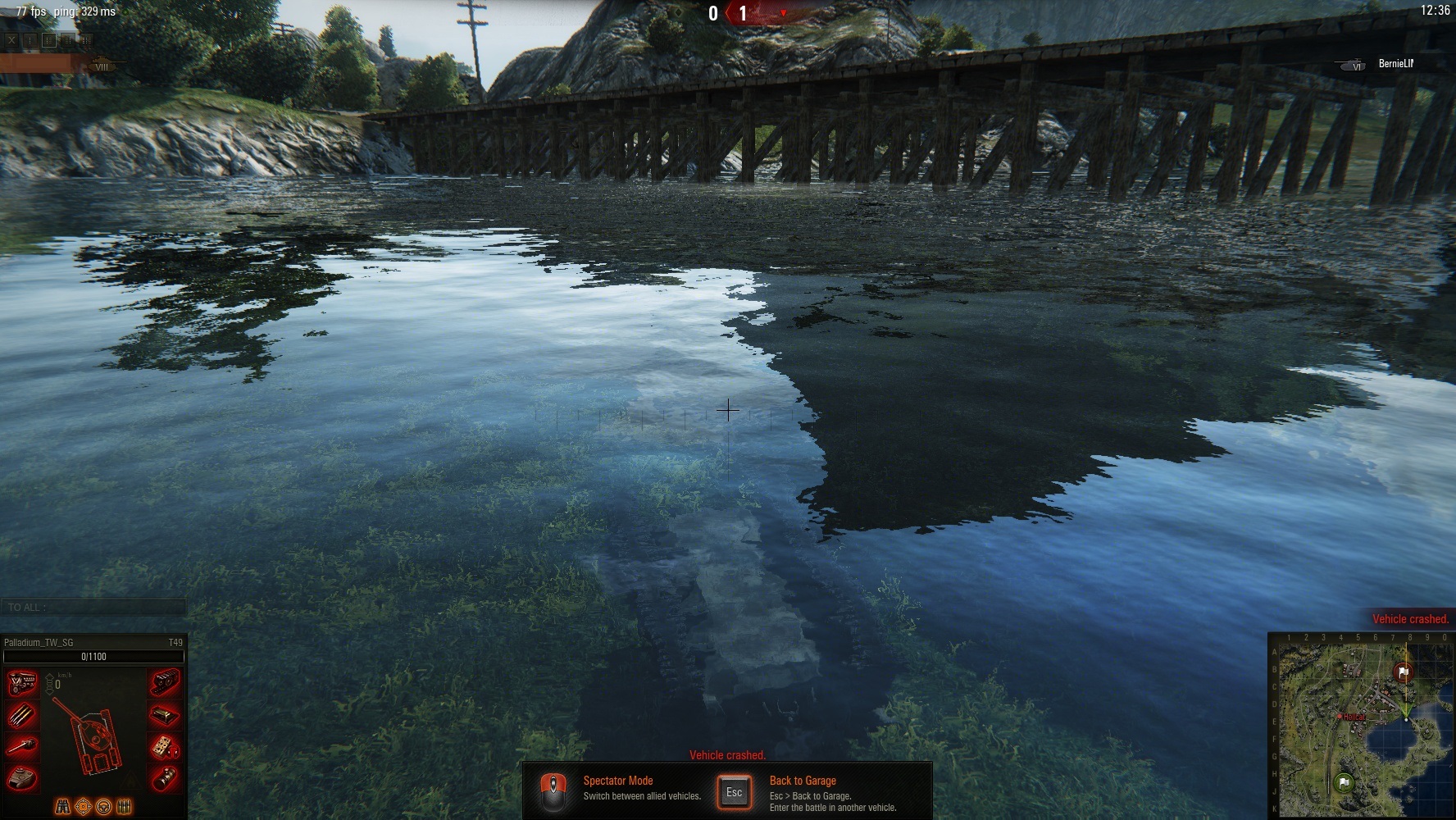Select the Hellcat marker on the minimap
Viewport: 1456px width, 820px height.
pyautogui.click(x=1340, y=717)
